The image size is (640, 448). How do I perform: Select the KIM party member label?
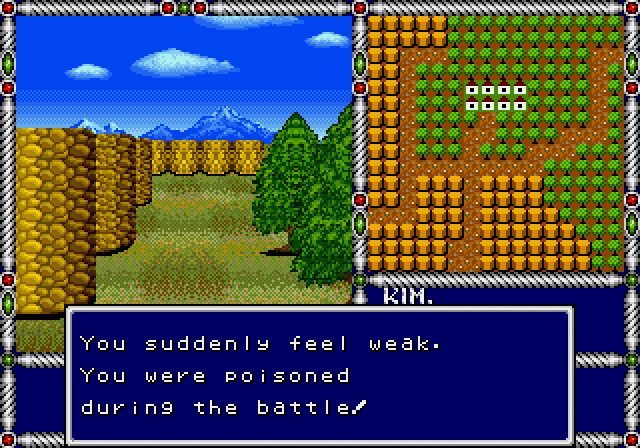pyautogui.click(x=405, y=296)
